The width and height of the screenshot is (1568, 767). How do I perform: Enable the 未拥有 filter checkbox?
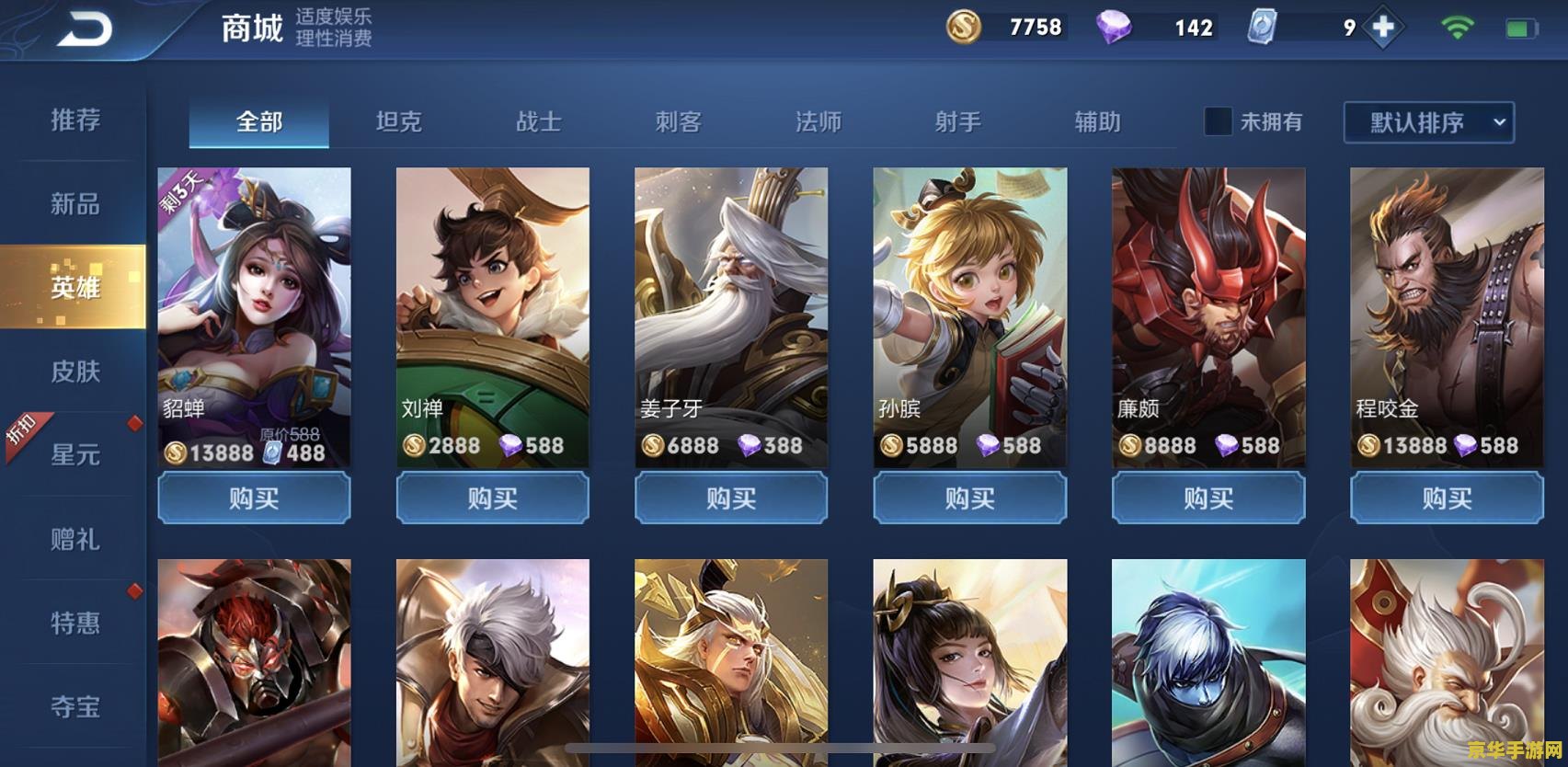[x=1218, y=122]
